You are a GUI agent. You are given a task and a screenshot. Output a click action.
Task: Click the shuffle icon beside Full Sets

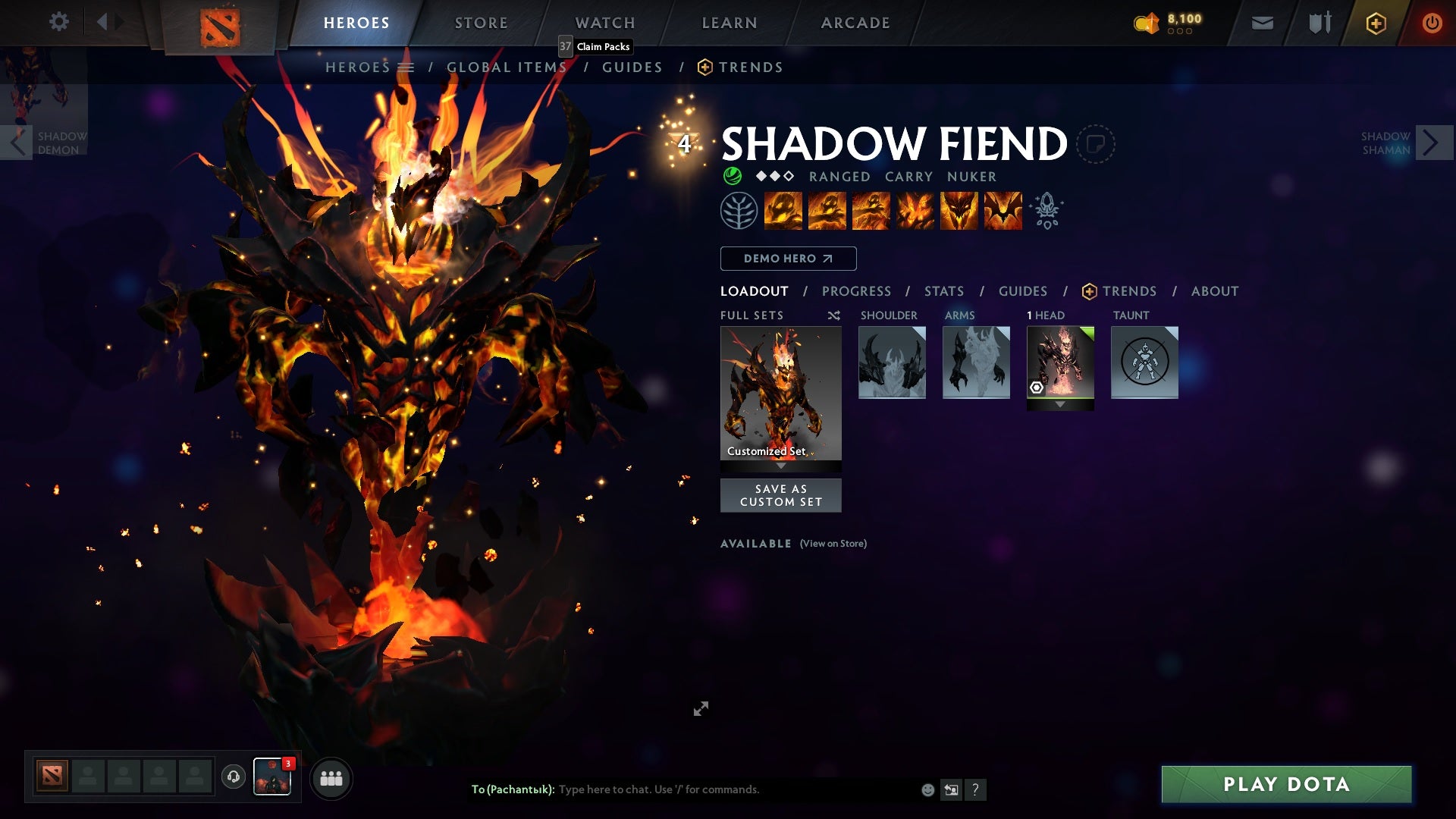pos(833,315)
